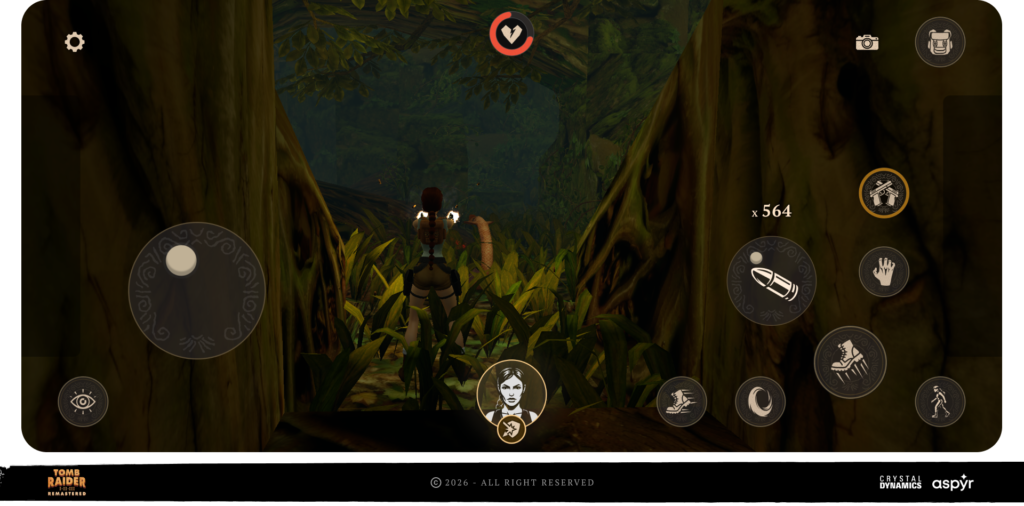
Task: Tap the crescent roll button
Action: pyautogui.click(x=760, y=401)
